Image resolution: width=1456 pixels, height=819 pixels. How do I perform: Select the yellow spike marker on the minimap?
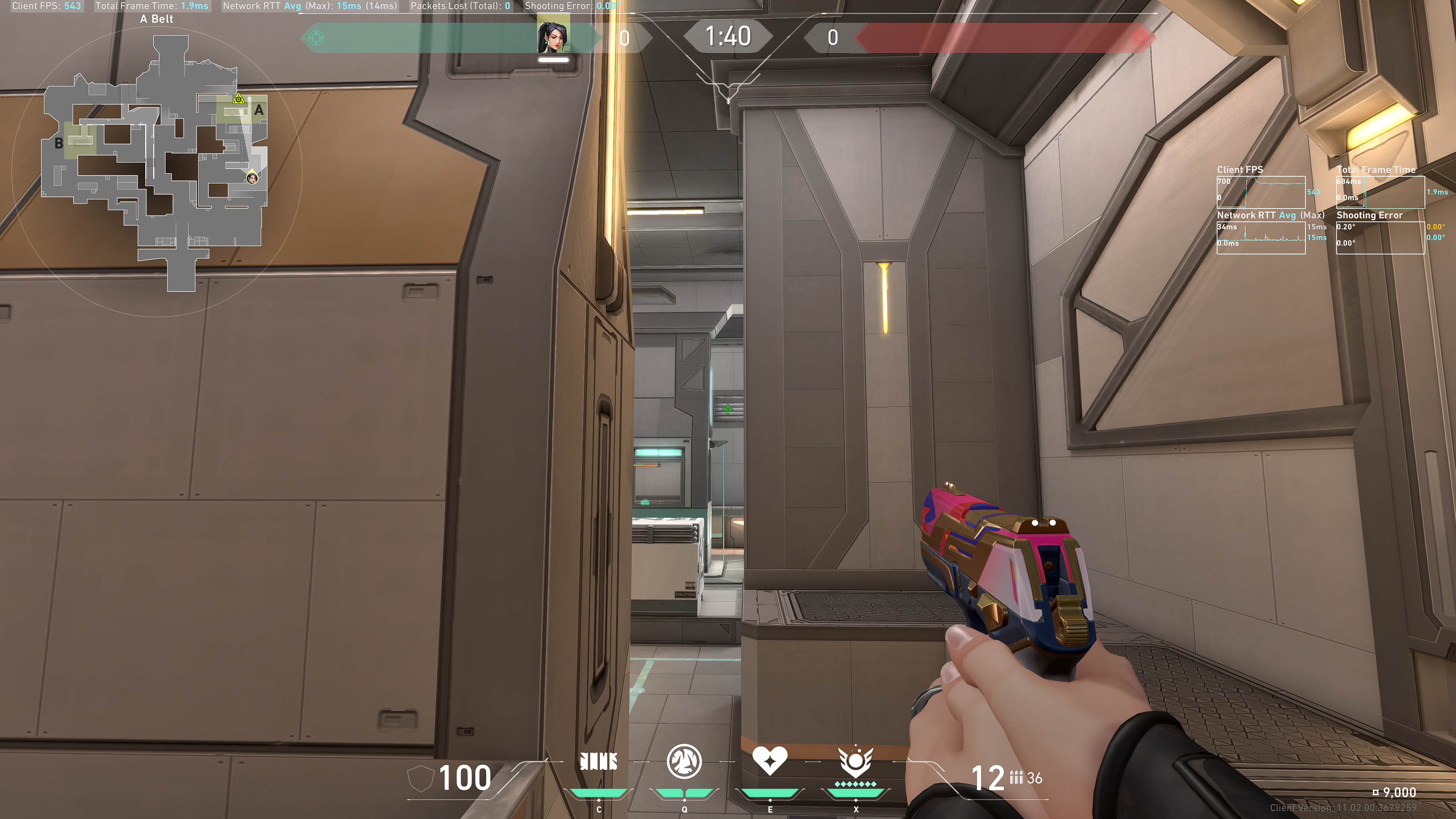tap(238, 99)
